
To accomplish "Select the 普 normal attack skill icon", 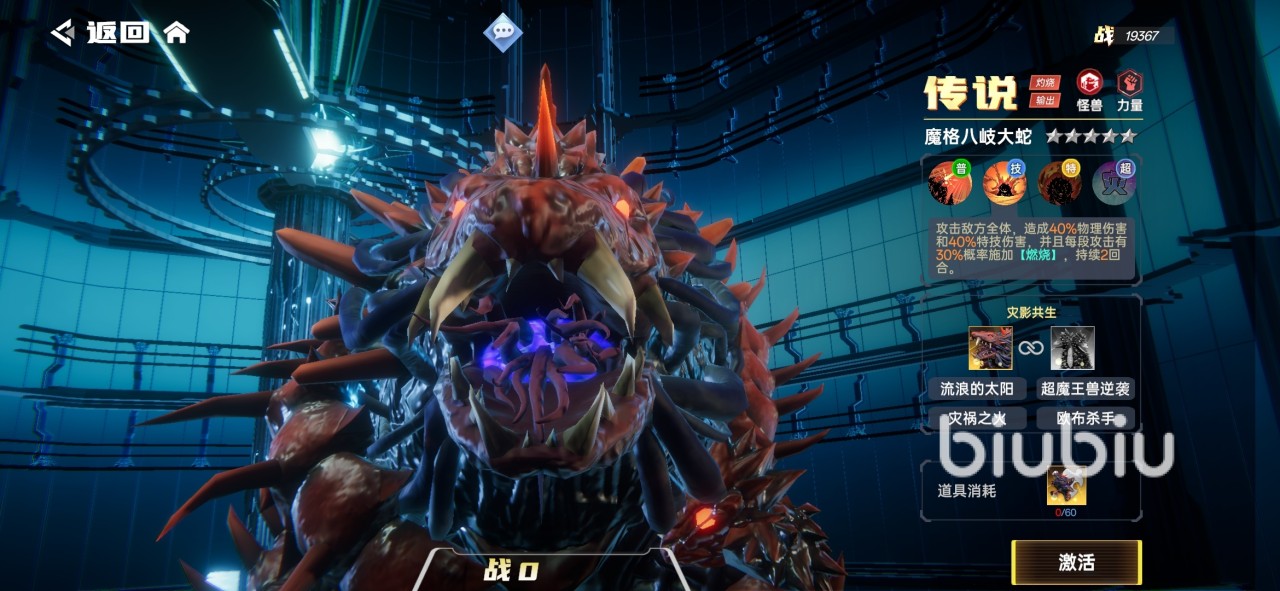I will click(x=948, y=183).
